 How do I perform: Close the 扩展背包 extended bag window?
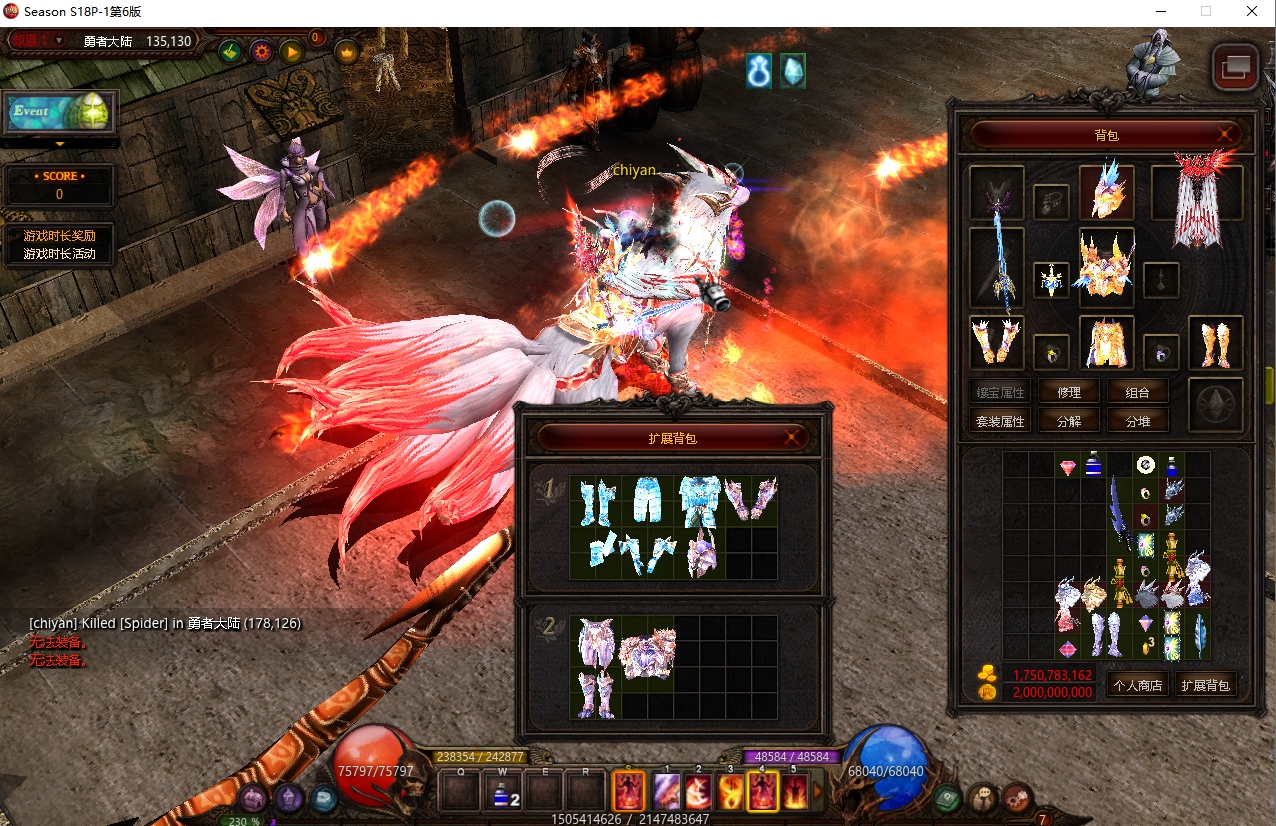(x=792, y=437)
